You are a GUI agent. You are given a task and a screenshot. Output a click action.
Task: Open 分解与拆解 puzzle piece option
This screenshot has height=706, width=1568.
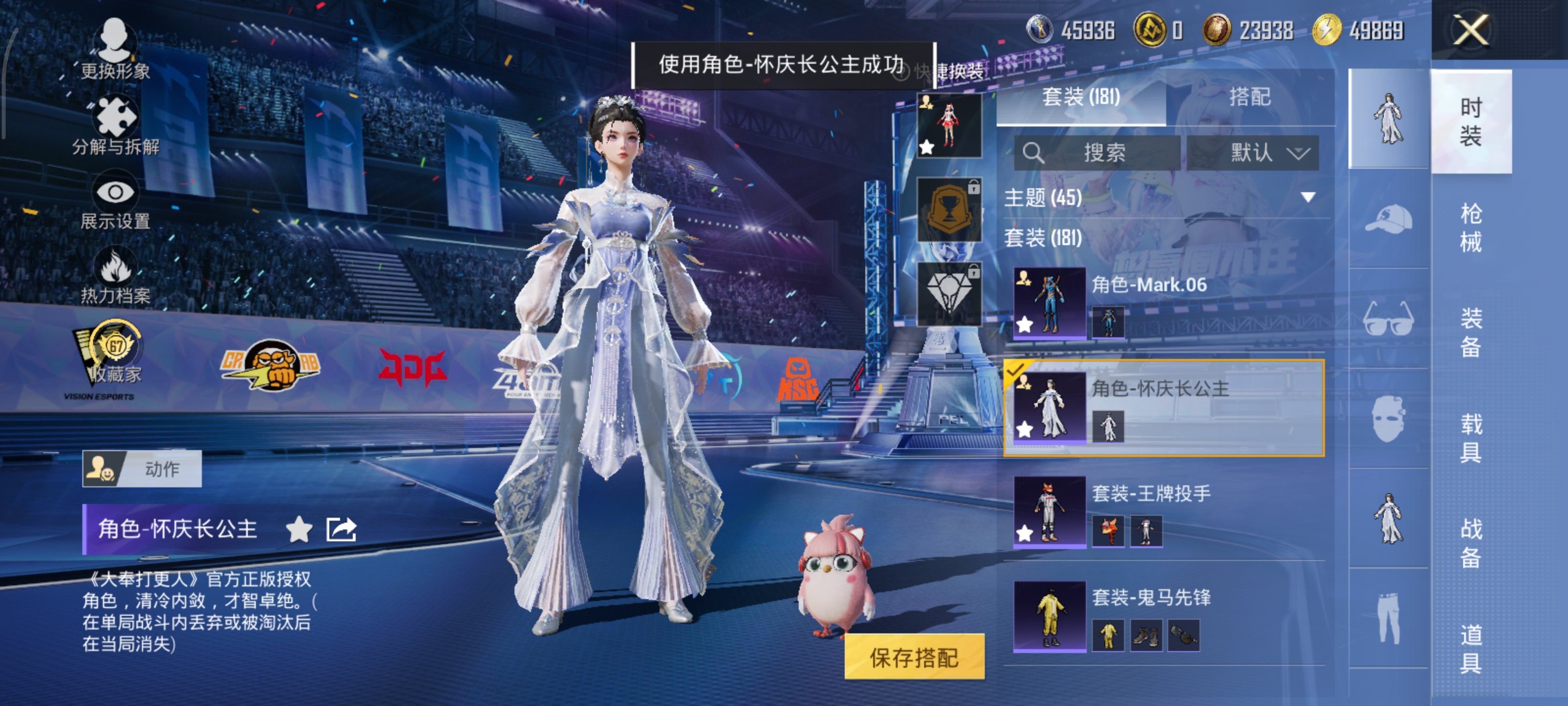[115, 125]
